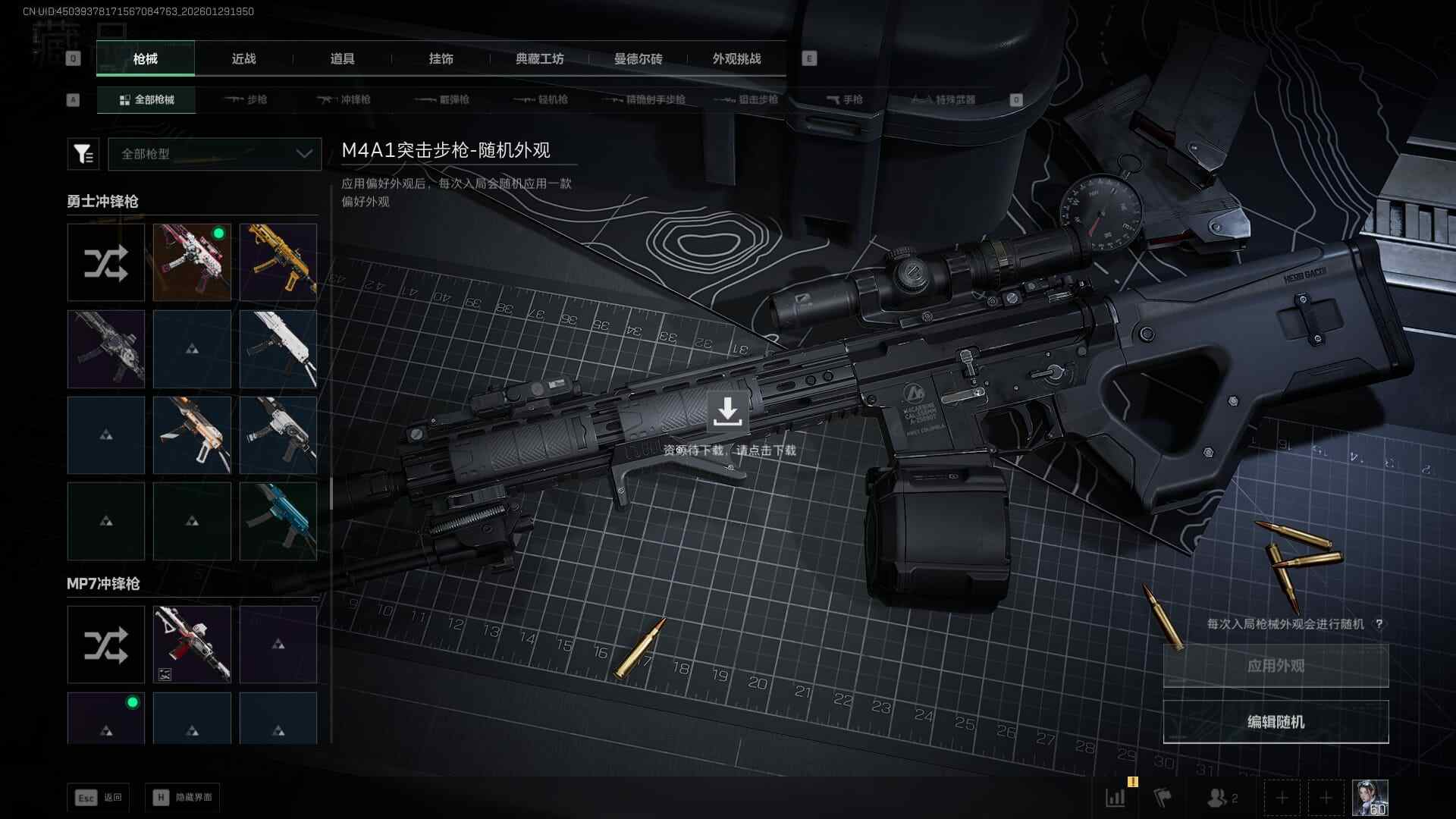Go to the 典藏工坊 tab
The height and width of the screenshot is (819, 1456).
[539, 58]
